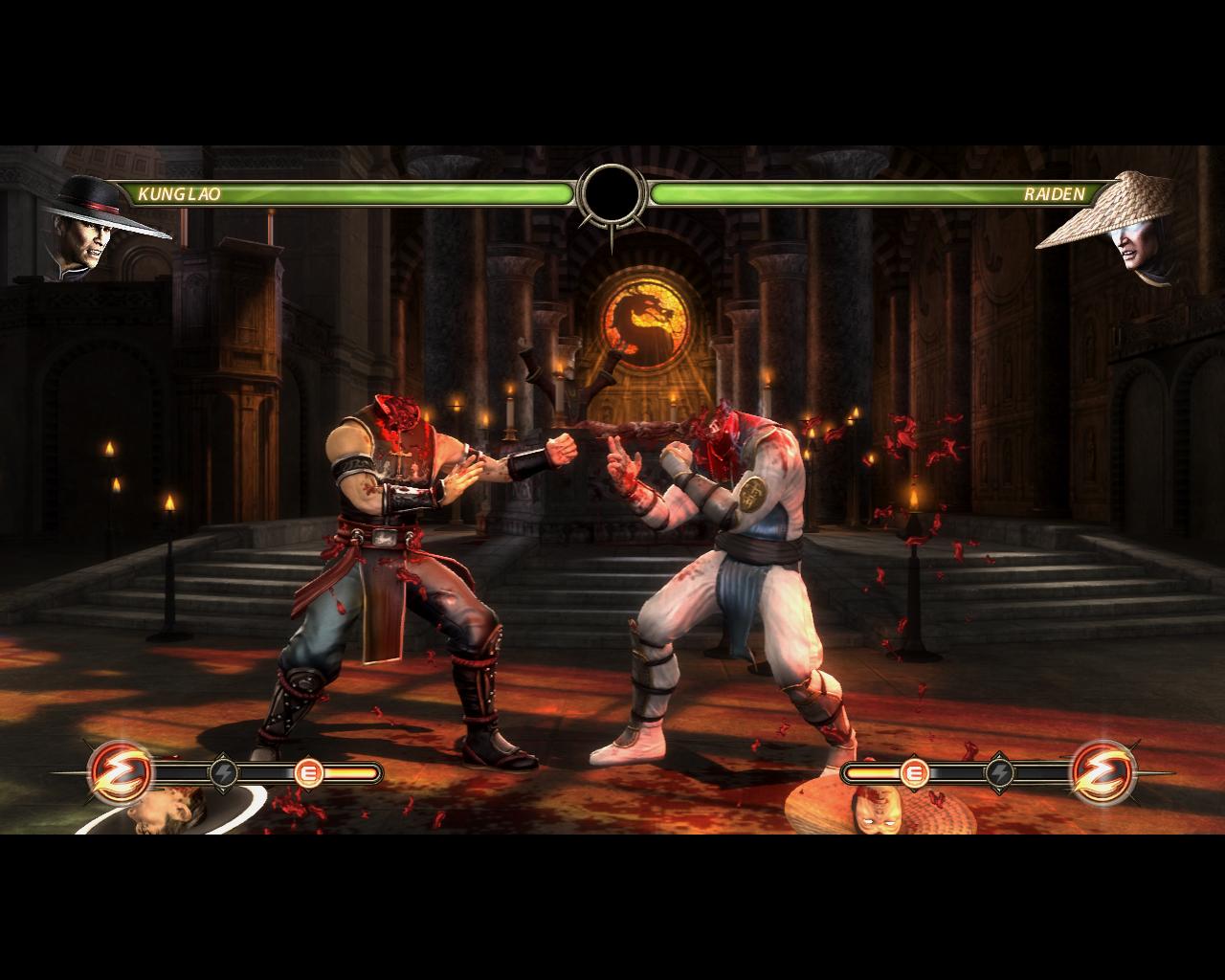This screenshot has height=980, width=1225.
Task: Click the empty segment of Raiden's super meter
Action: click(957, 770)
